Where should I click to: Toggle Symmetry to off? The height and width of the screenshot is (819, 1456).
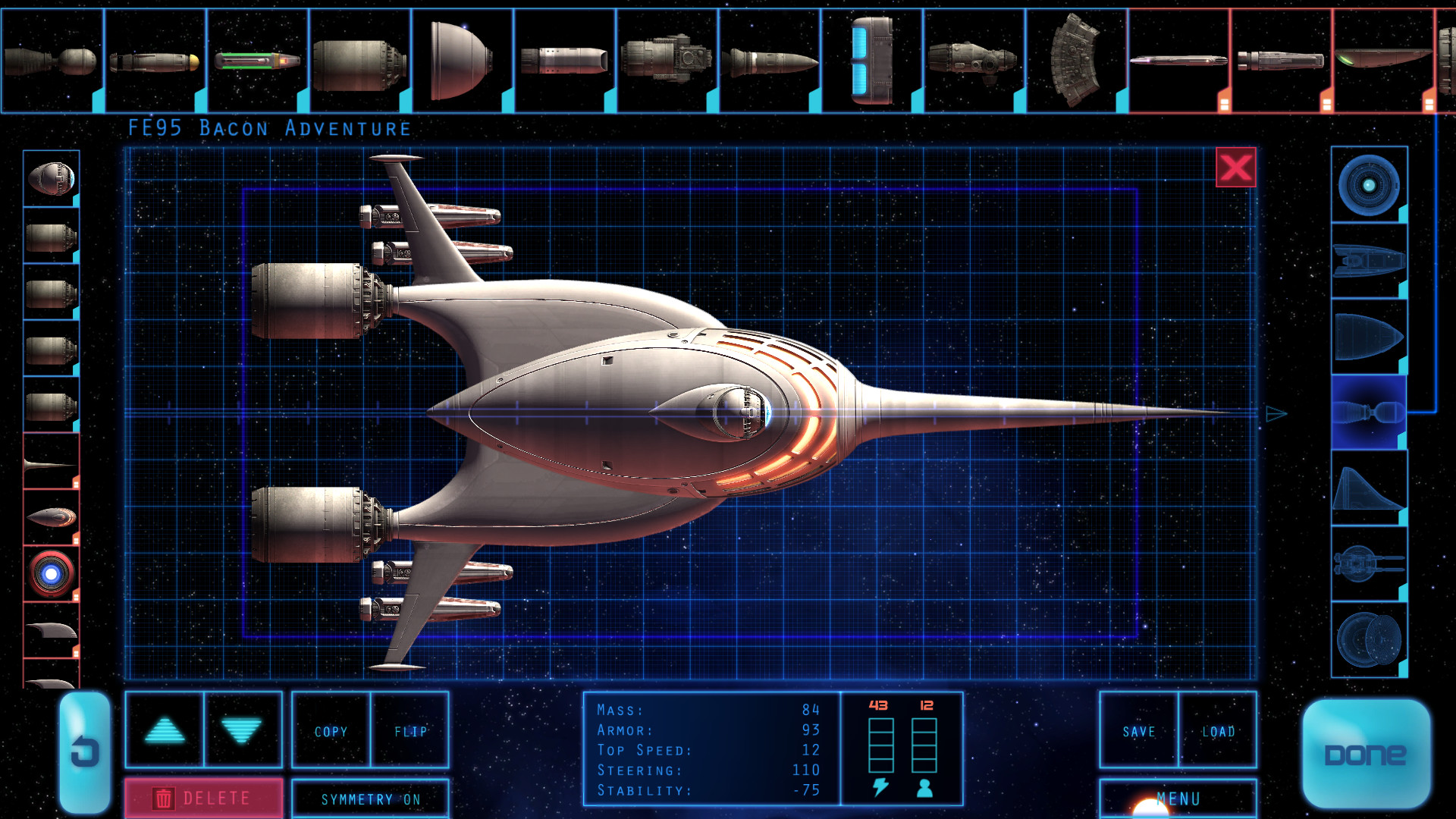click(x=370, y=799)
